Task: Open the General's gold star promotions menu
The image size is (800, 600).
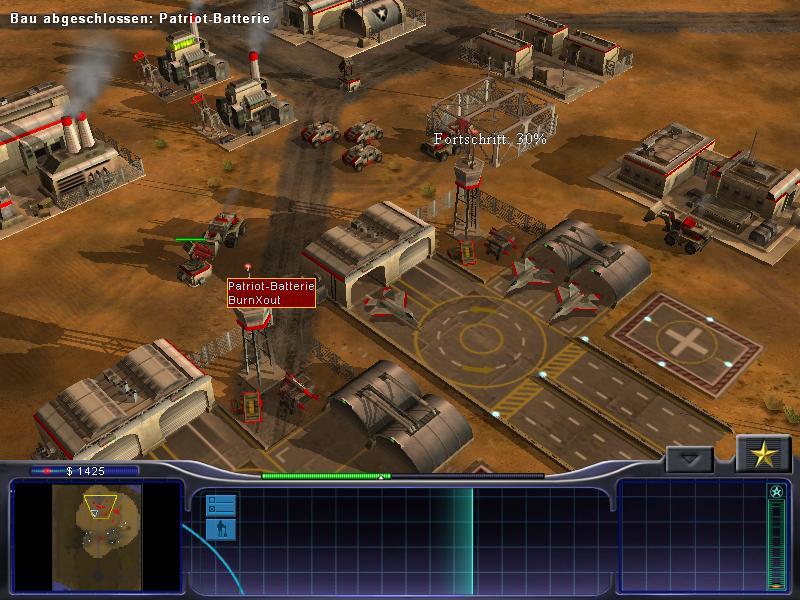Action: 763,455
